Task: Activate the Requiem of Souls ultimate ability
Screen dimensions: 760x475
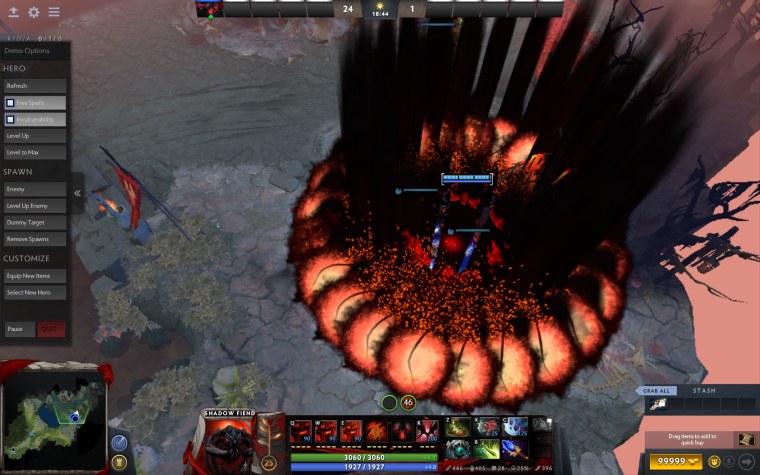Action: [x=427, y=431]
